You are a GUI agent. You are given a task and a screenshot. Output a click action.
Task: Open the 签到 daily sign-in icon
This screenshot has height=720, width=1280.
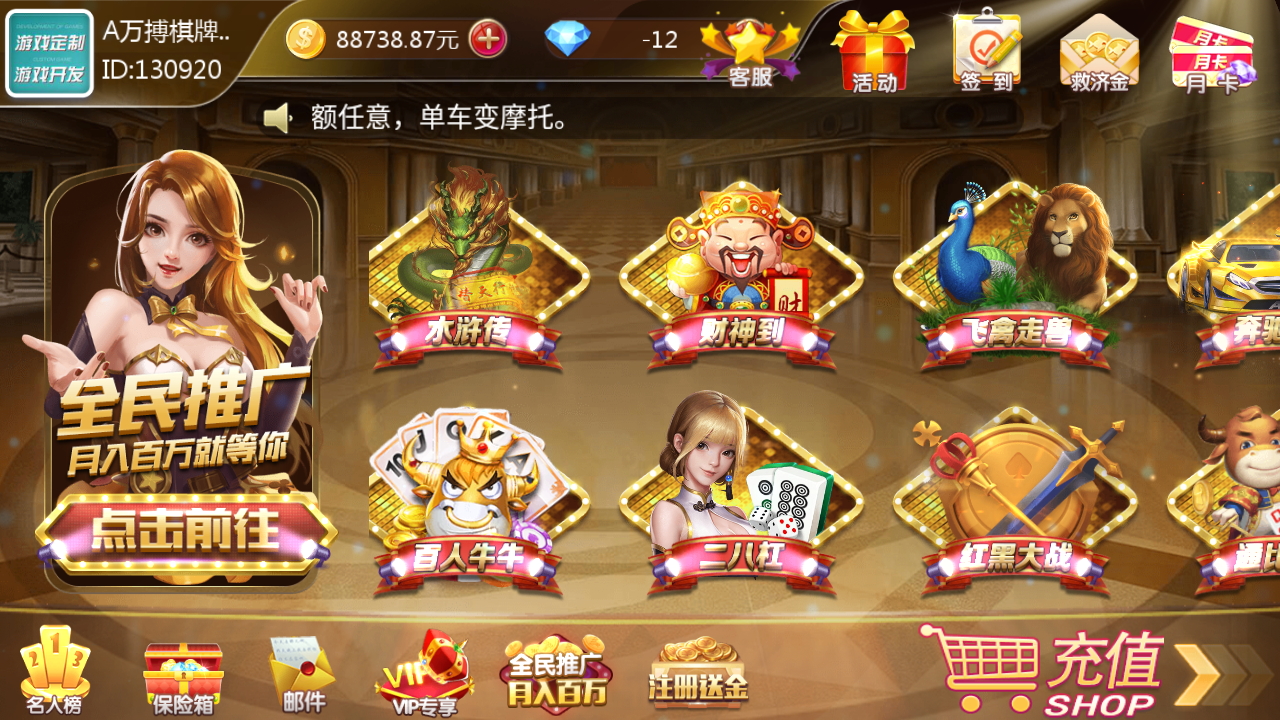tap(985, 50)
